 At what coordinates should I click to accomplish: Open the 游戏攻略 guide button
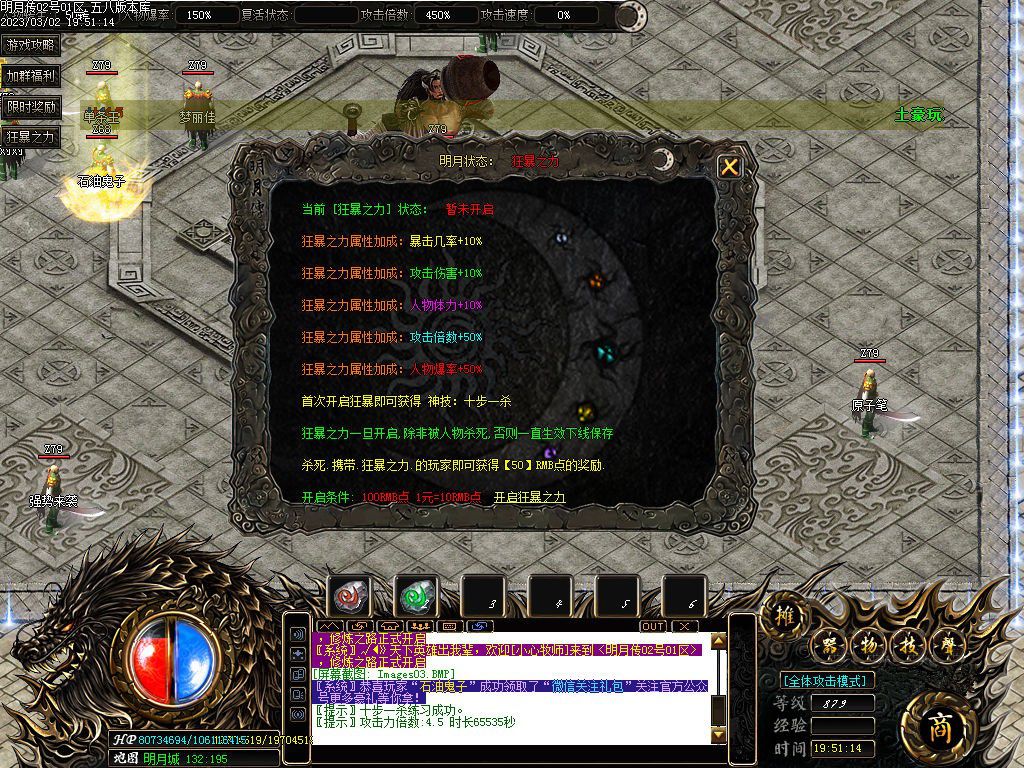pos(30,45)
